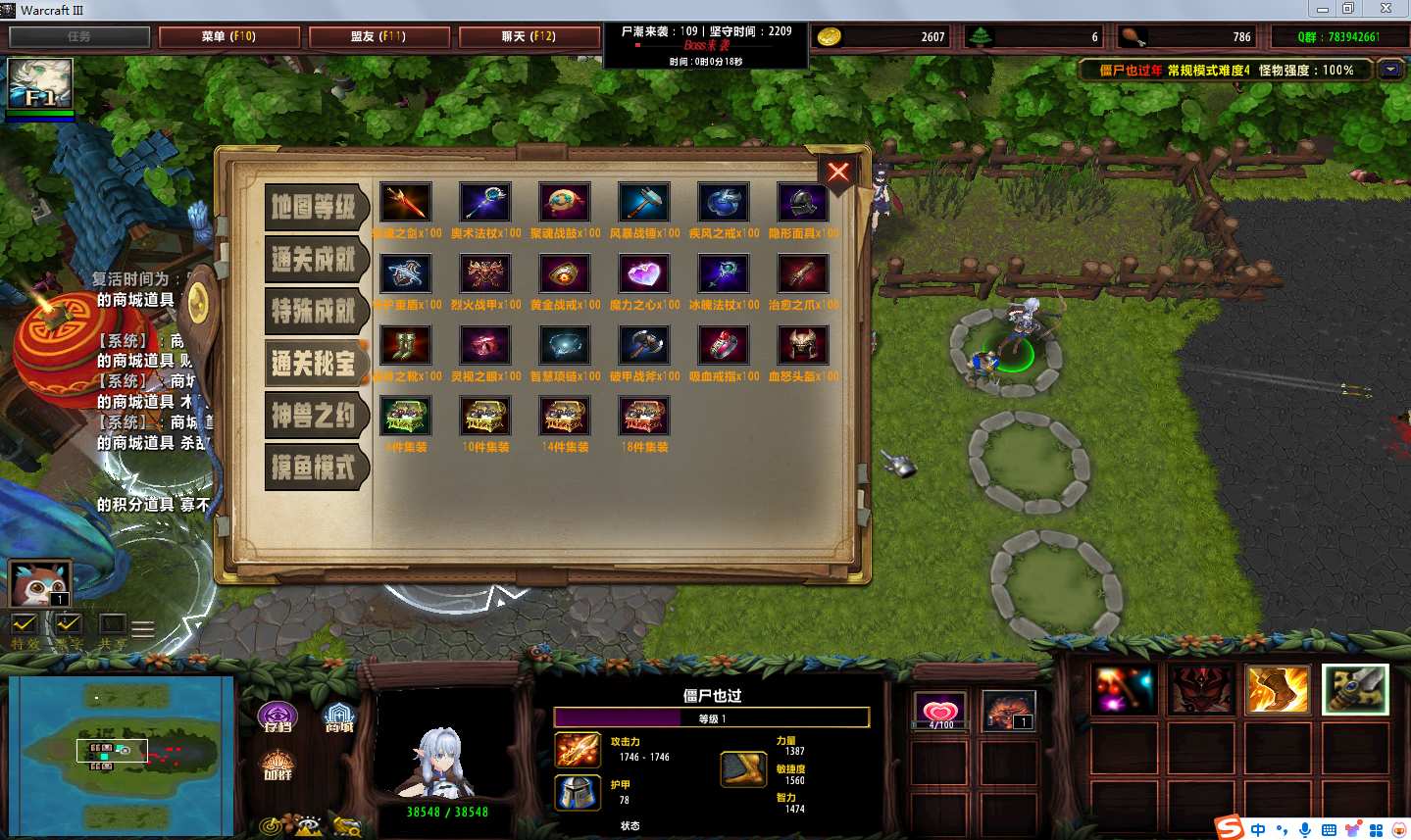Pick the 吸血戒指 ring icon

point(724,346)
